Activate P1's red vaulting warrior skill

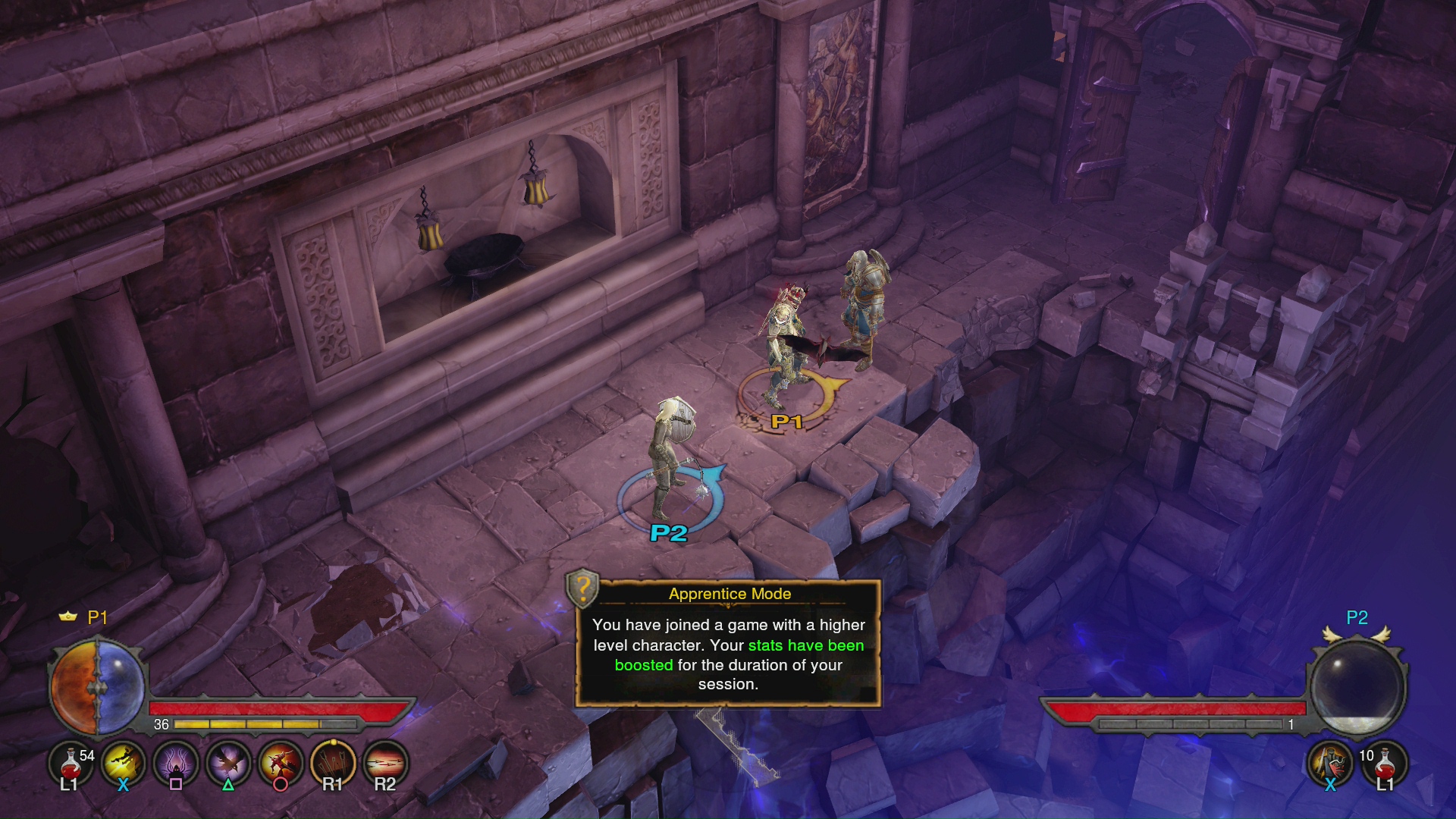pos(281,763)
